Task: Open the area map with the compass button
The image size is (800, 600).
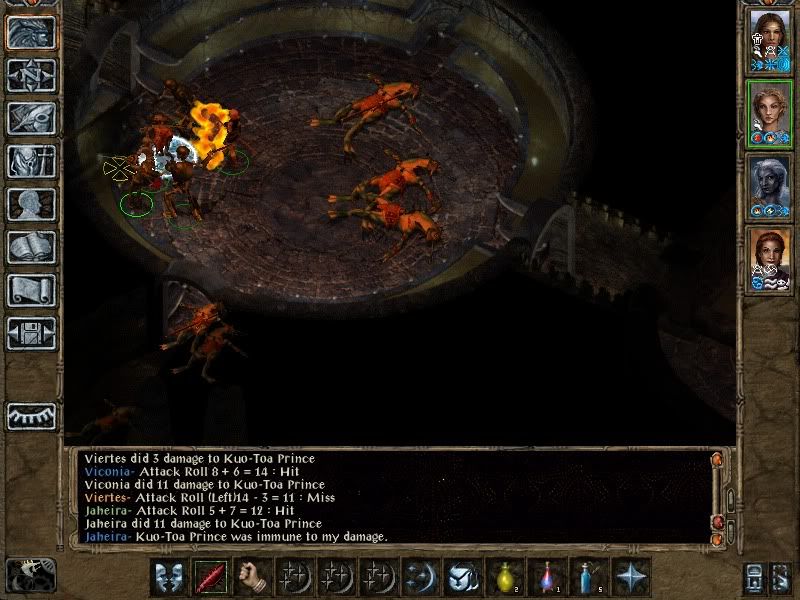Action: 31,76
